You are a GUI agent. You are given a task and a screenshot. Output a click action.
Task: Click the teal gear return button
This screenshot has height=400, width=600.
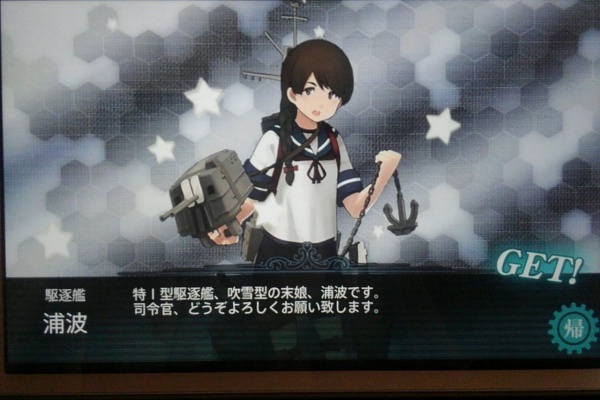573,328
